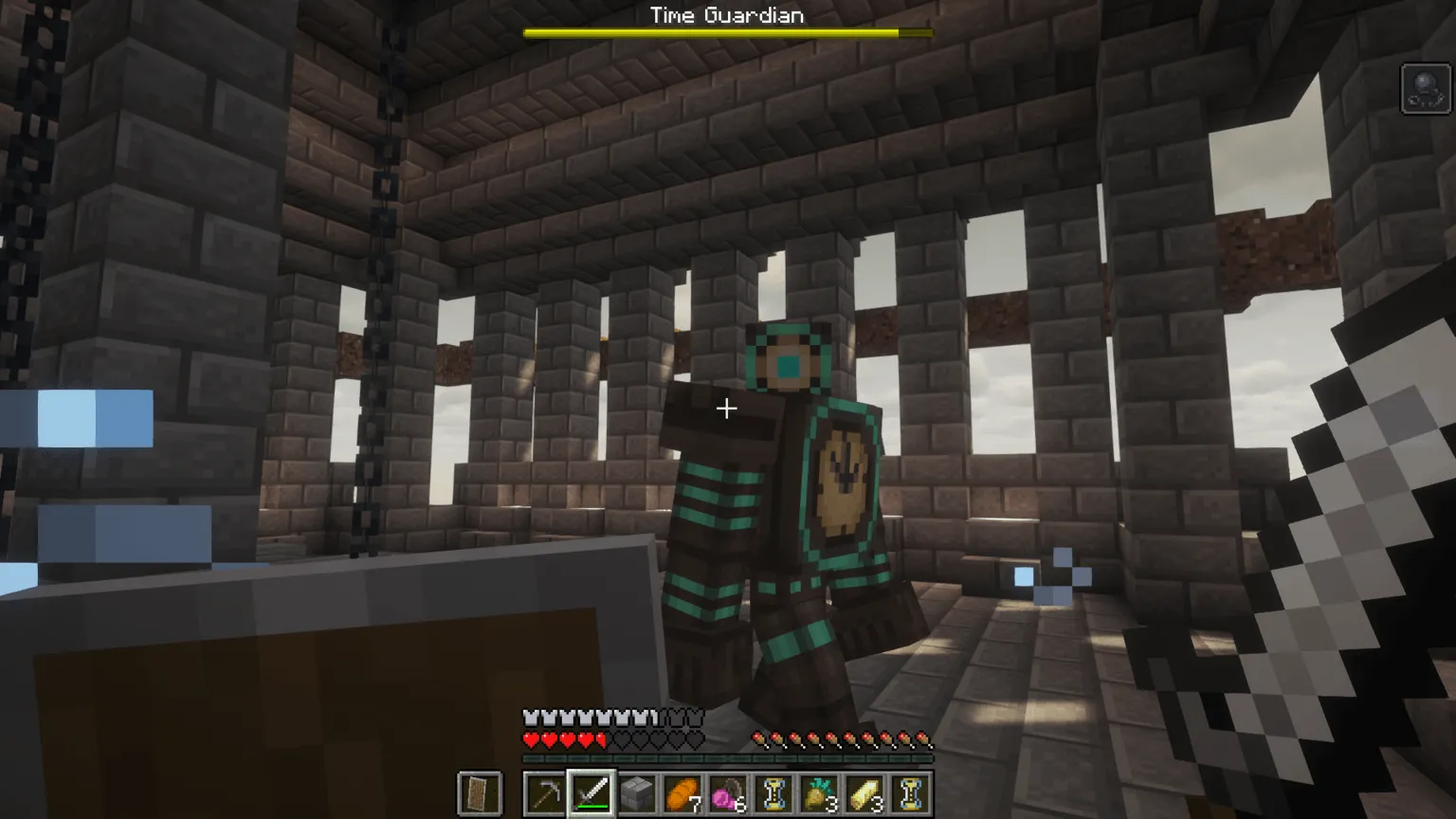The image size is (1456, 819).
Task: Click the Time Guardian boss bar label
Action: click(x=726, y=14)
